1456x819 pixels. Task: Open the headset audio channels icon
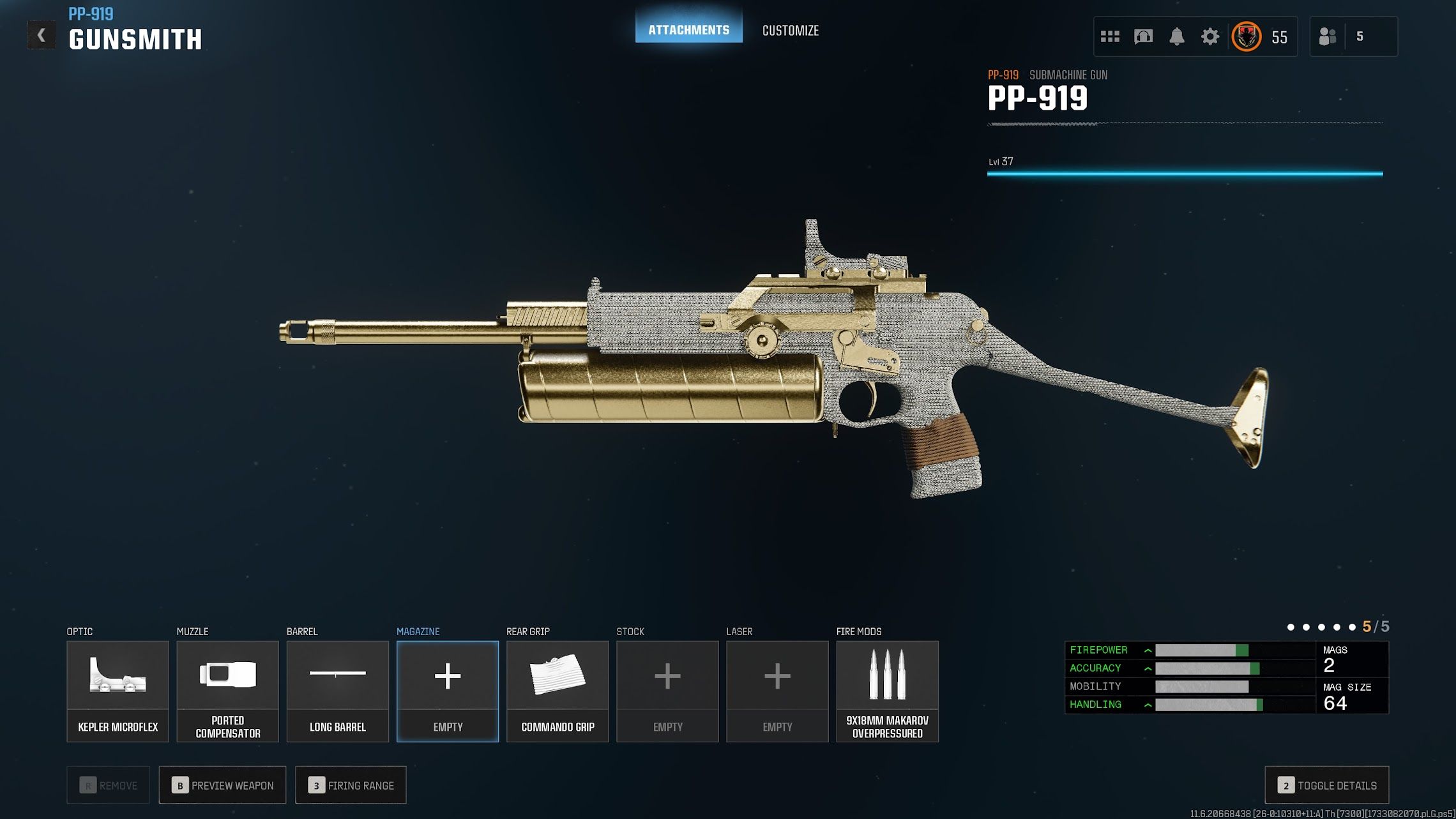[x=1143, y=36]
